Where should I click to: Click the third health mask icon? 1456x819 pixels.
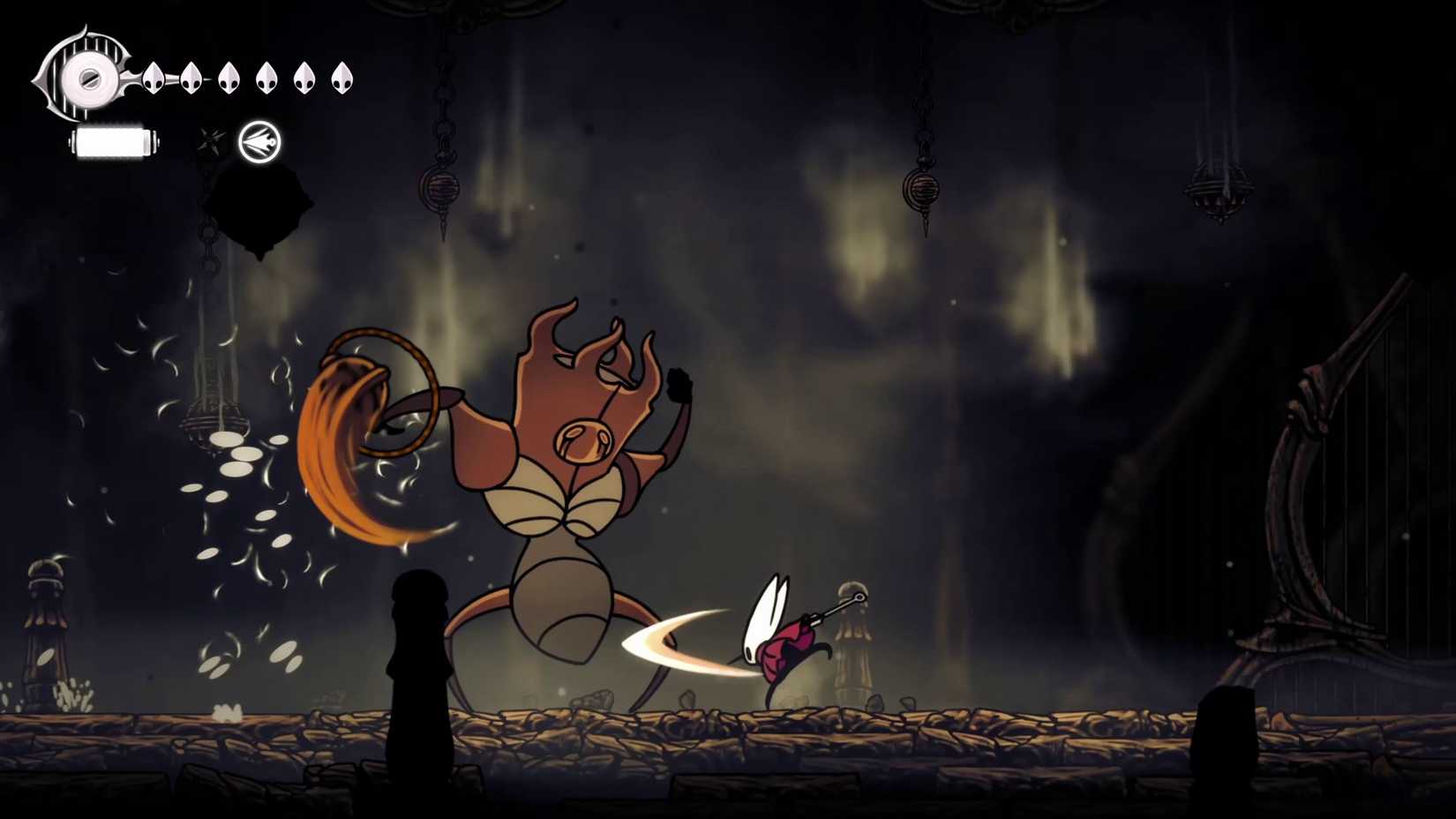(228, 78)
